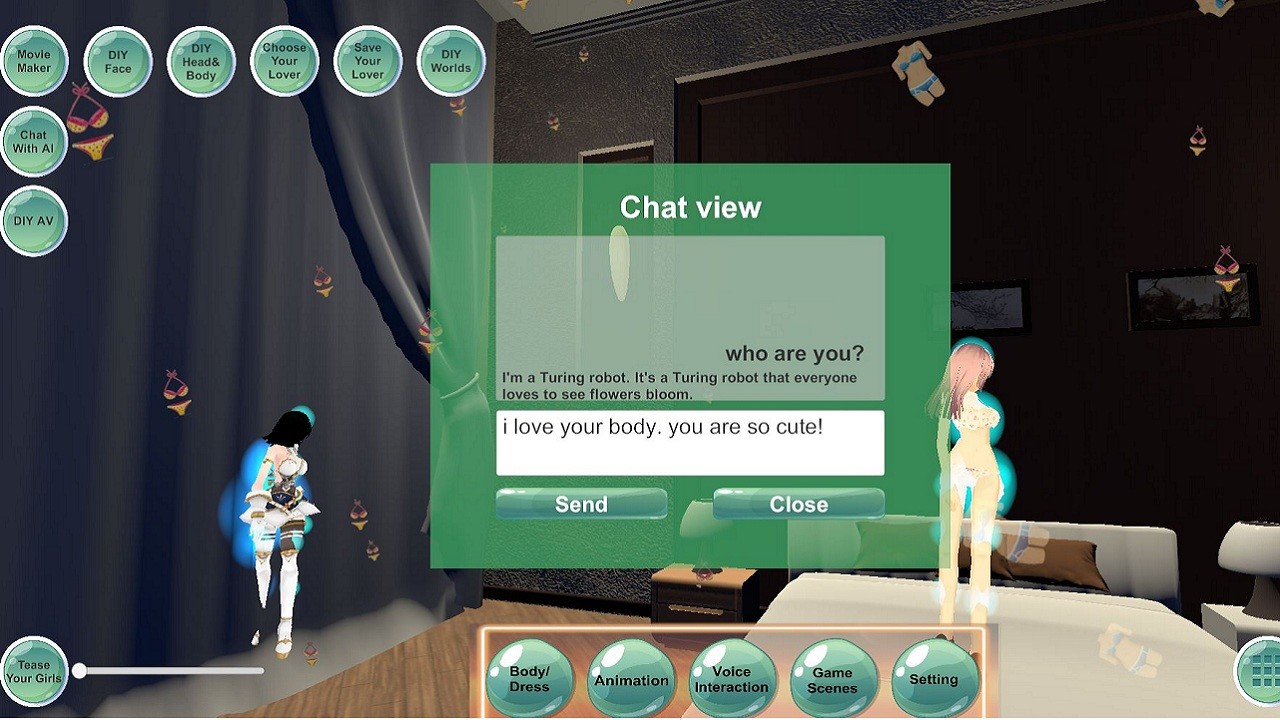Click the grid icon at bottom right
The height and width of the screenshot is (720, 1280).
coord(1257,670)
